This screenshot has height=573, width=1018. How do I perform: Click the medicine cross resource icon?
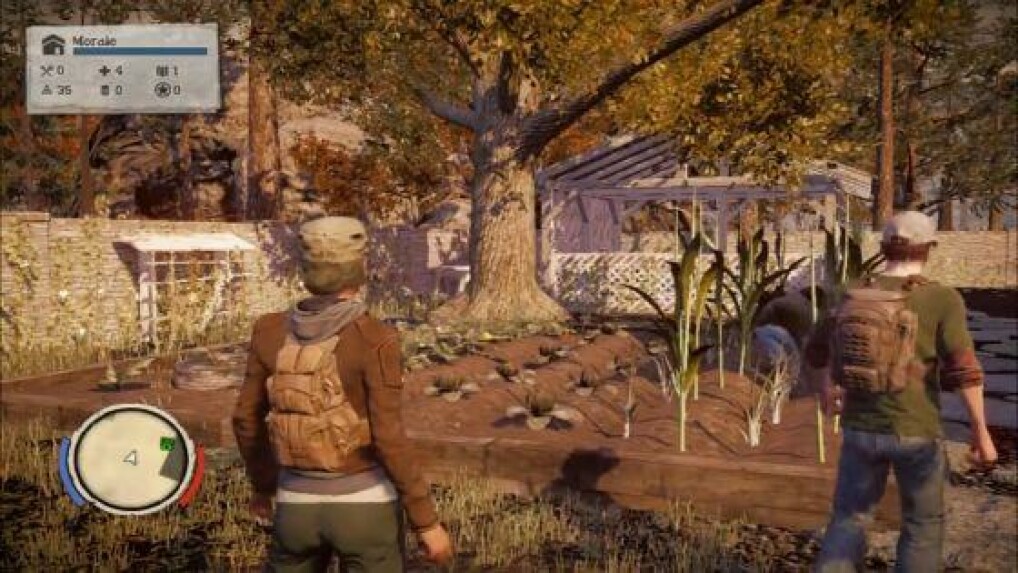click(x=105, y=71)
